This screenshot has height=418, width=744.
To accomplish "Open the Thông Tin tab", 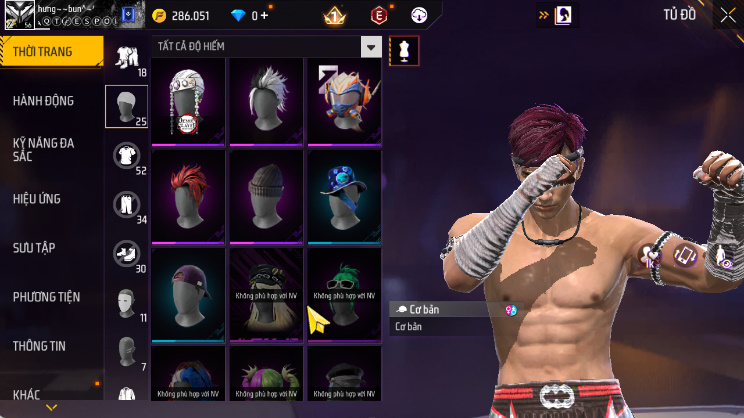I will coord(50,345).
